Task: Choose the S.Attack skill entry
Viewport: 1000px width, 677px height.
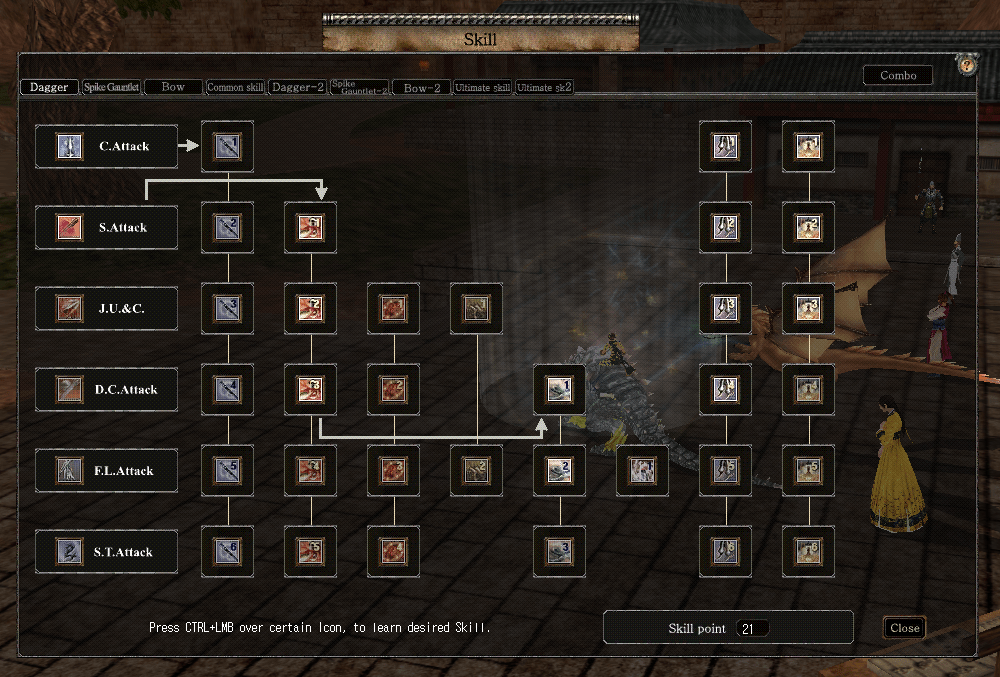Action: pyautogui.click(x=106, y=227)
